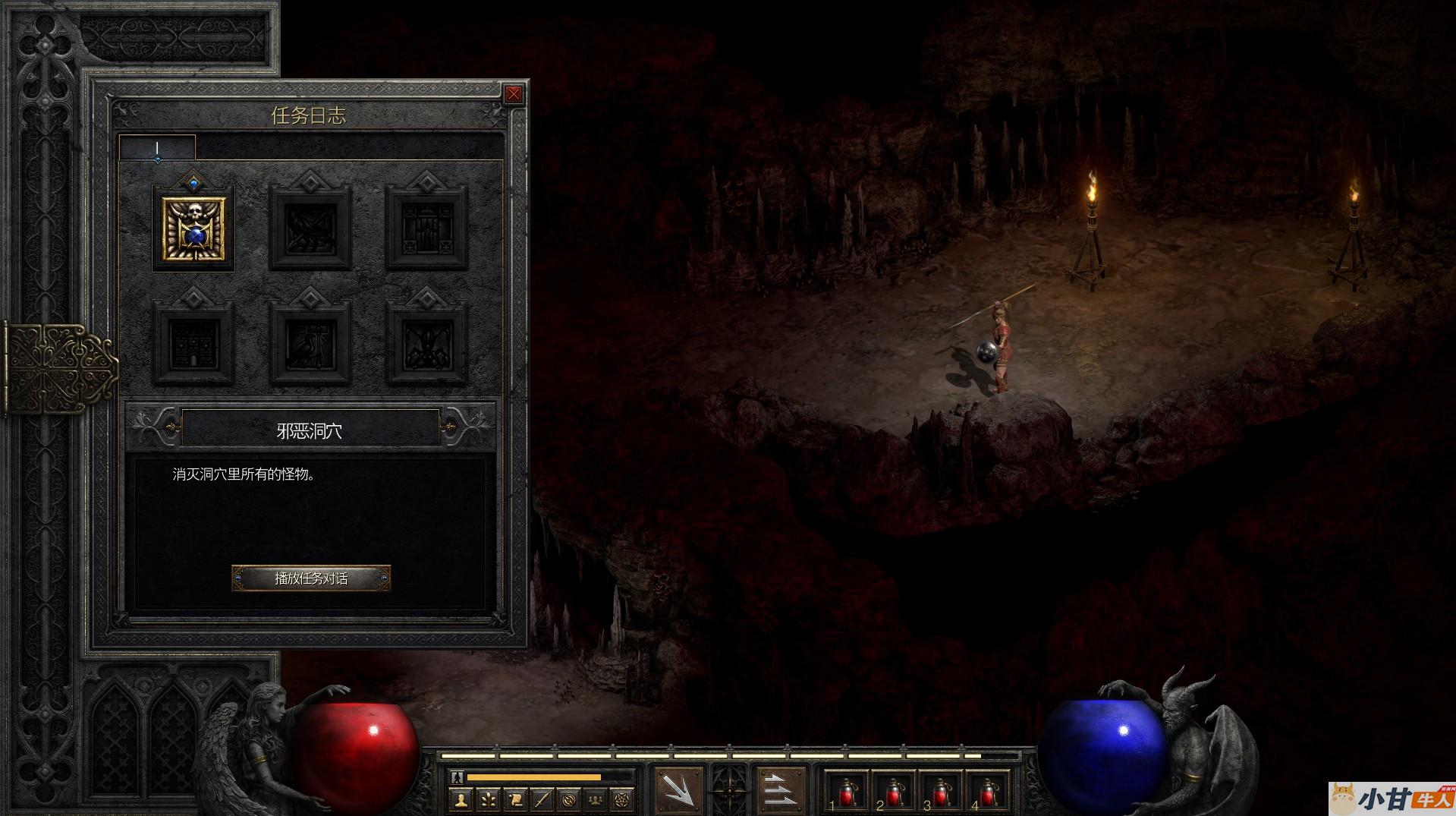The image size is (1456, 816).
Task: Select the stone tower quest tile
Action: 194,343
